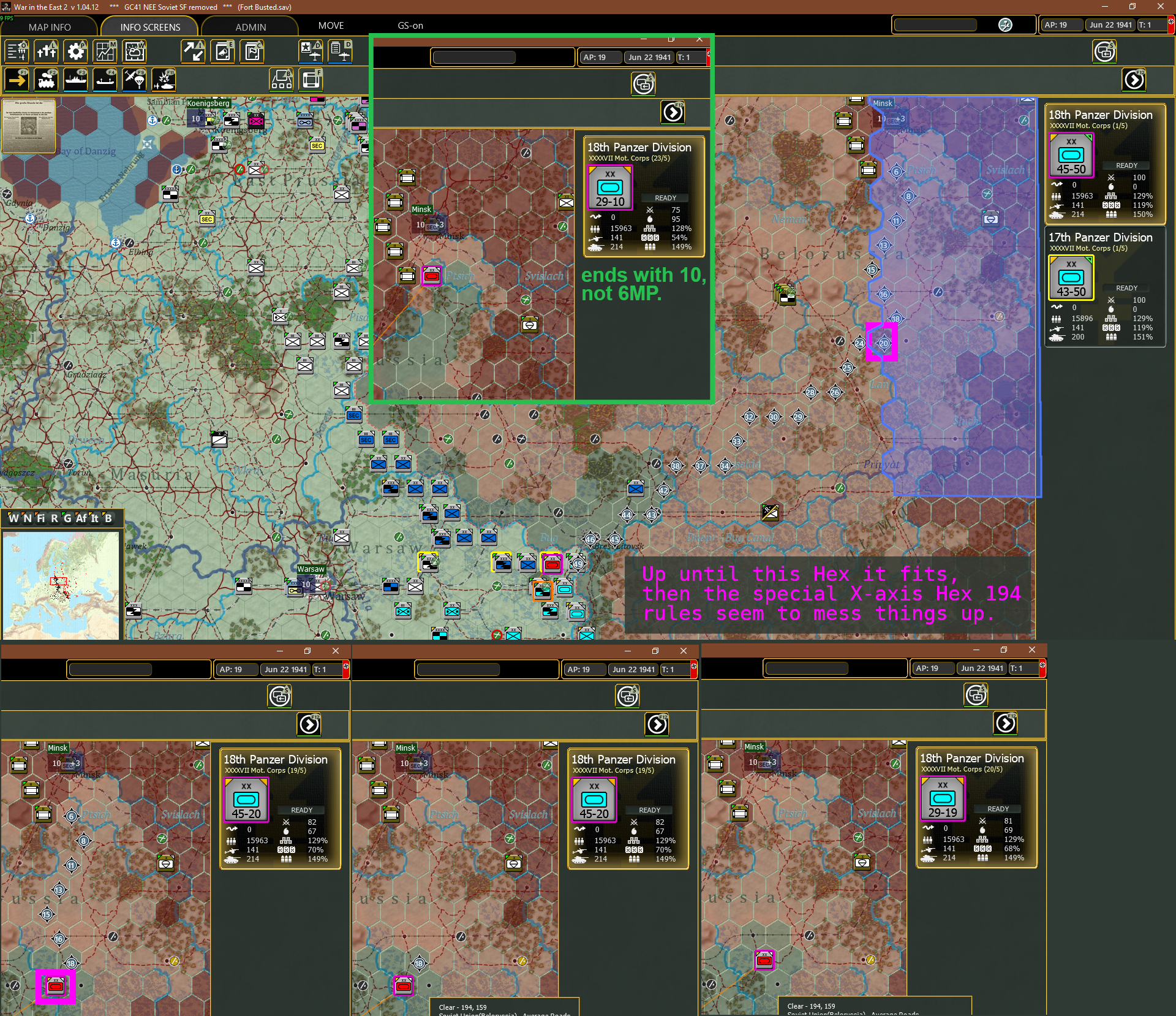
Task: Toggle the 'Fi' filter above the minimap
Action: tap(40, 518)
